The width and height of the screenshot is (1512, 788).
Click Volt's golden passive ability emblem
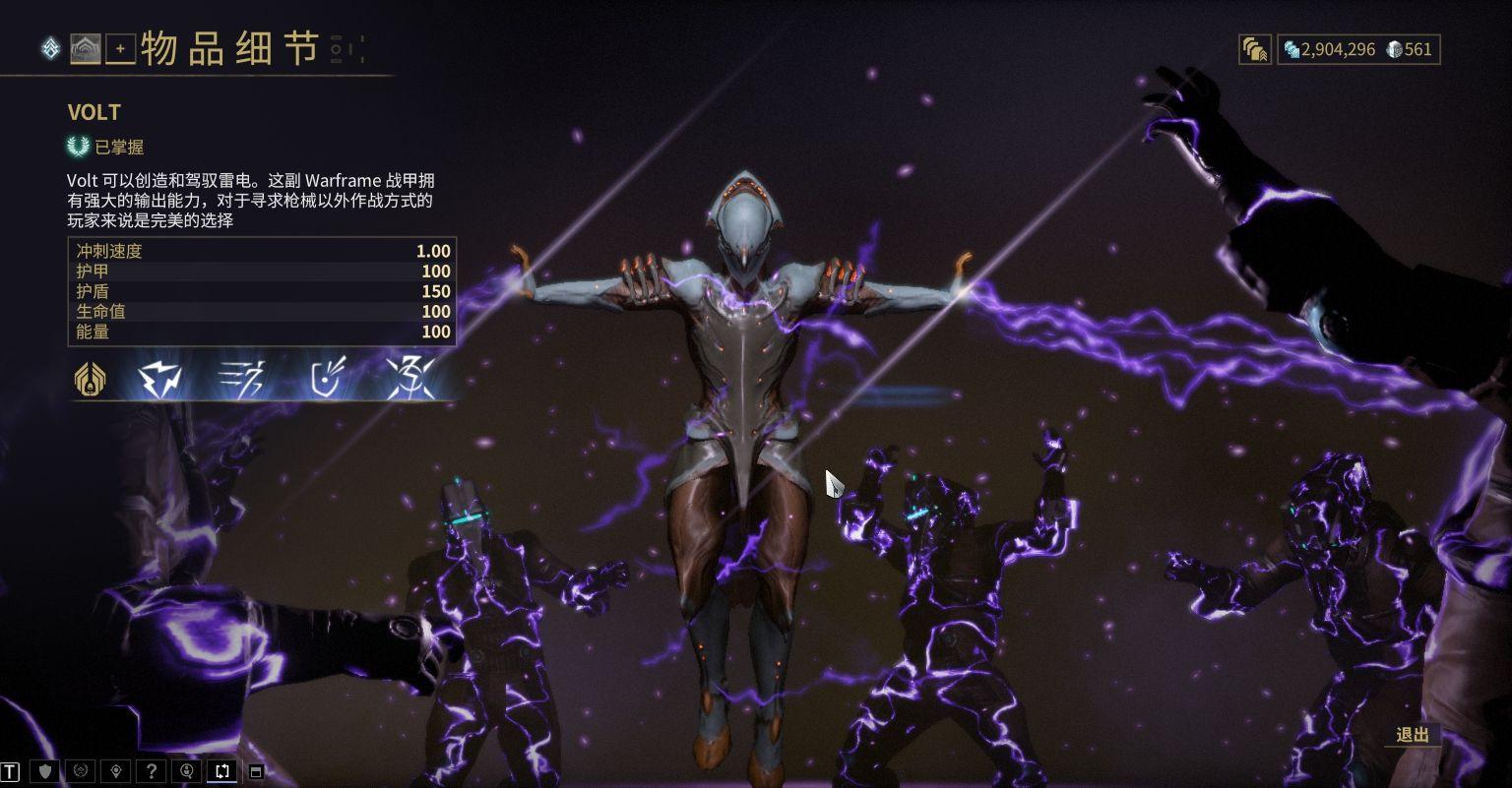90,378
